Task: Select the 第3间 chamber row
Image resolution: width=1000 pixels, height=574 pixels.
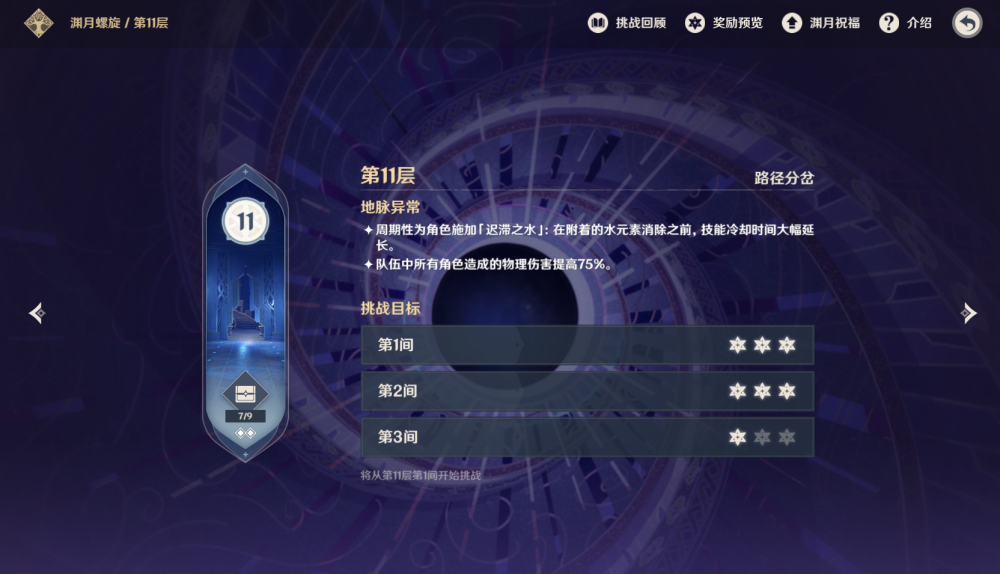Action: [587, 437]
